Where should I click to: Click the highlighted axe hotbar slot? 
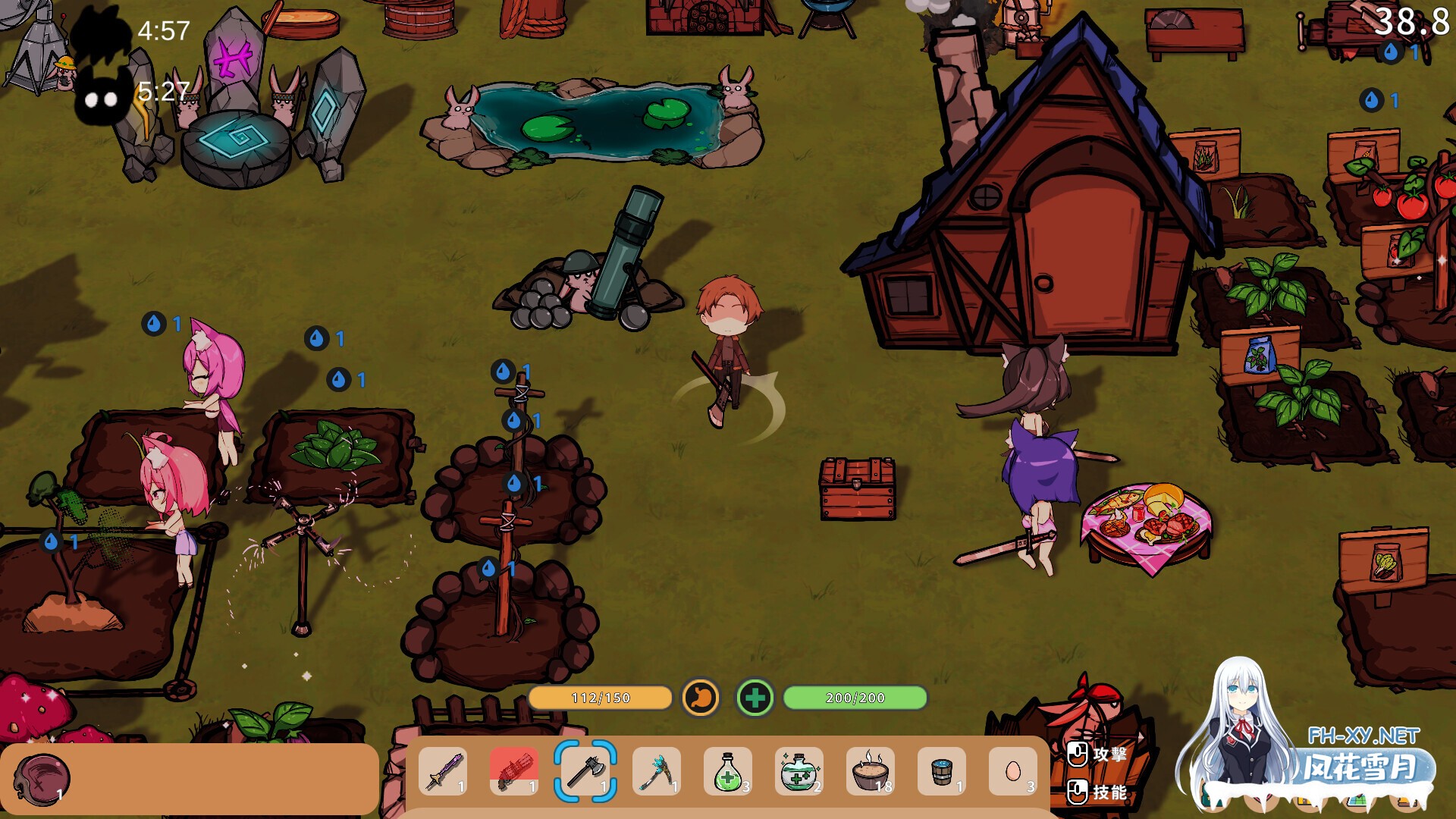point(585,771)
